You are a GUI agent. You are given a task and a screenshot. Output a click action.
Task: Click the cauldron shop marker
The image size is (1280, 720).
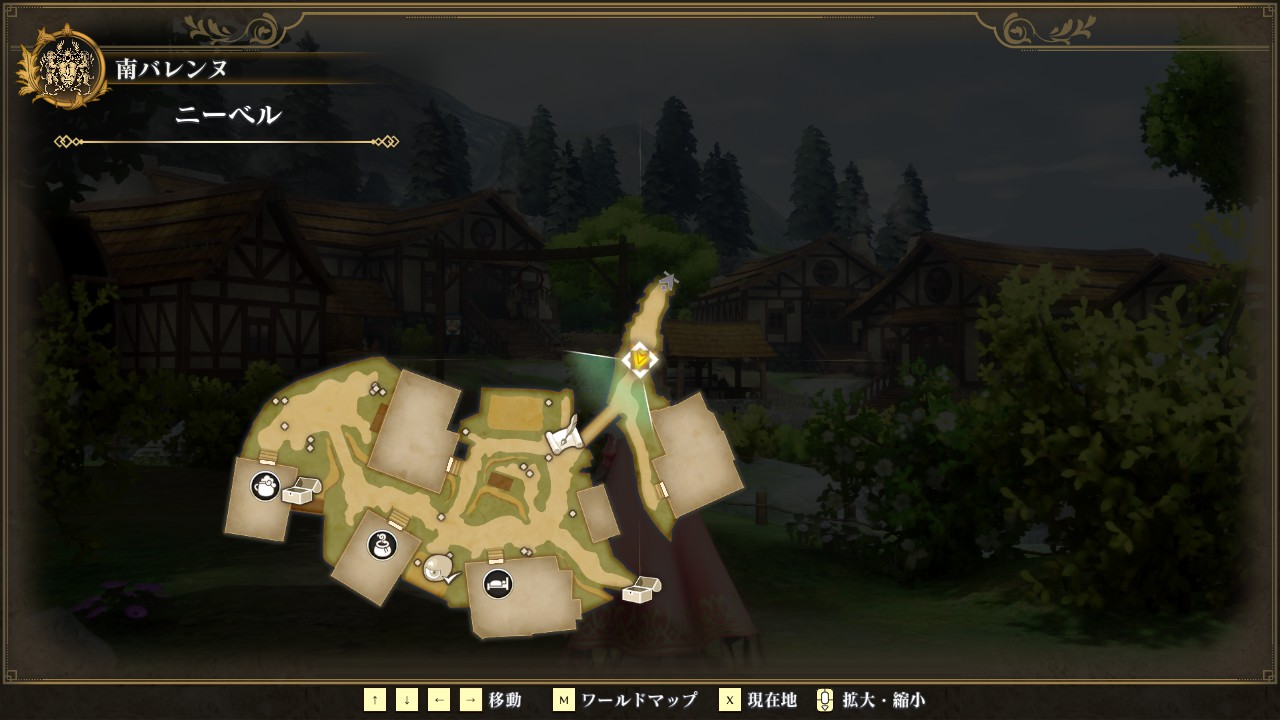pos(382,545)
